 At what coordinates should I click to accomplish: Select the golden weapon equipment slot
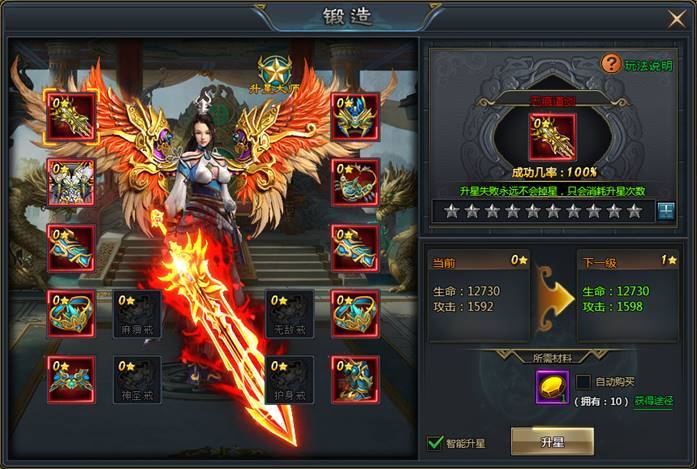(x=71, y=117)
